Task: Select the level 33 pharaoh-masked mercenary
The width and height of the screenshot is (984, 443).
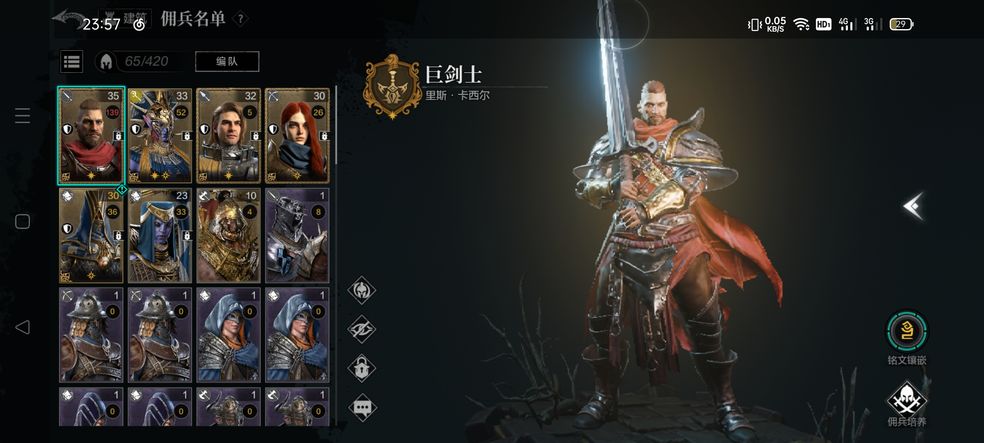Action: [x=160, y=135]
